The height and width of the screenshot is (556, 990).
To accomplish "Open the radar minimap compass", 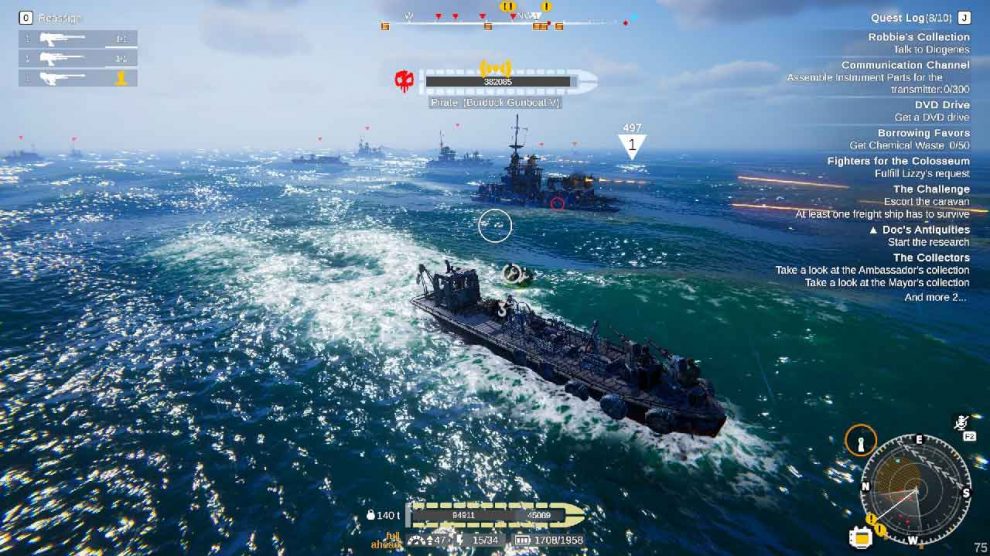I will coord(915,490).
